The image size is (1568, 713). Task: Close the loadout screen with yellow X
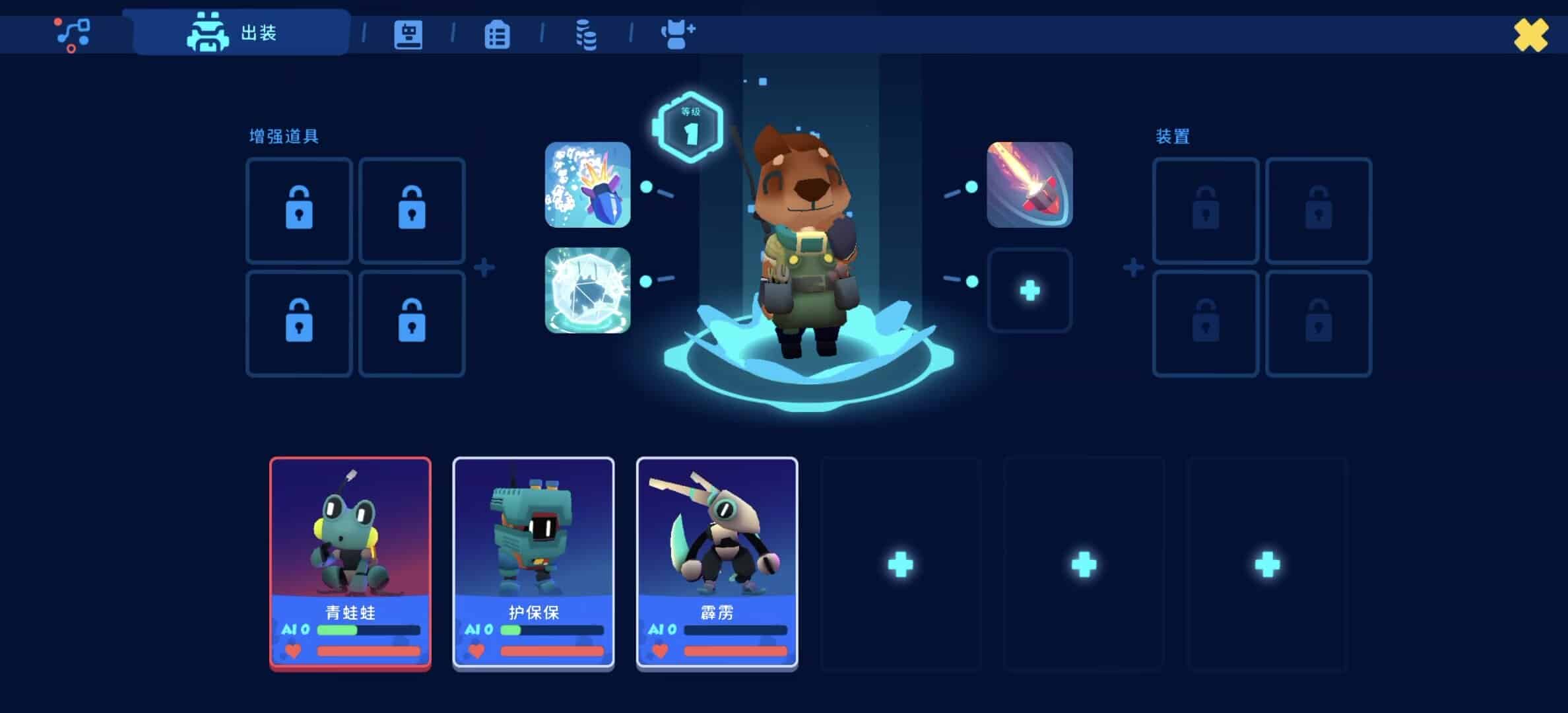point(1530,34)
